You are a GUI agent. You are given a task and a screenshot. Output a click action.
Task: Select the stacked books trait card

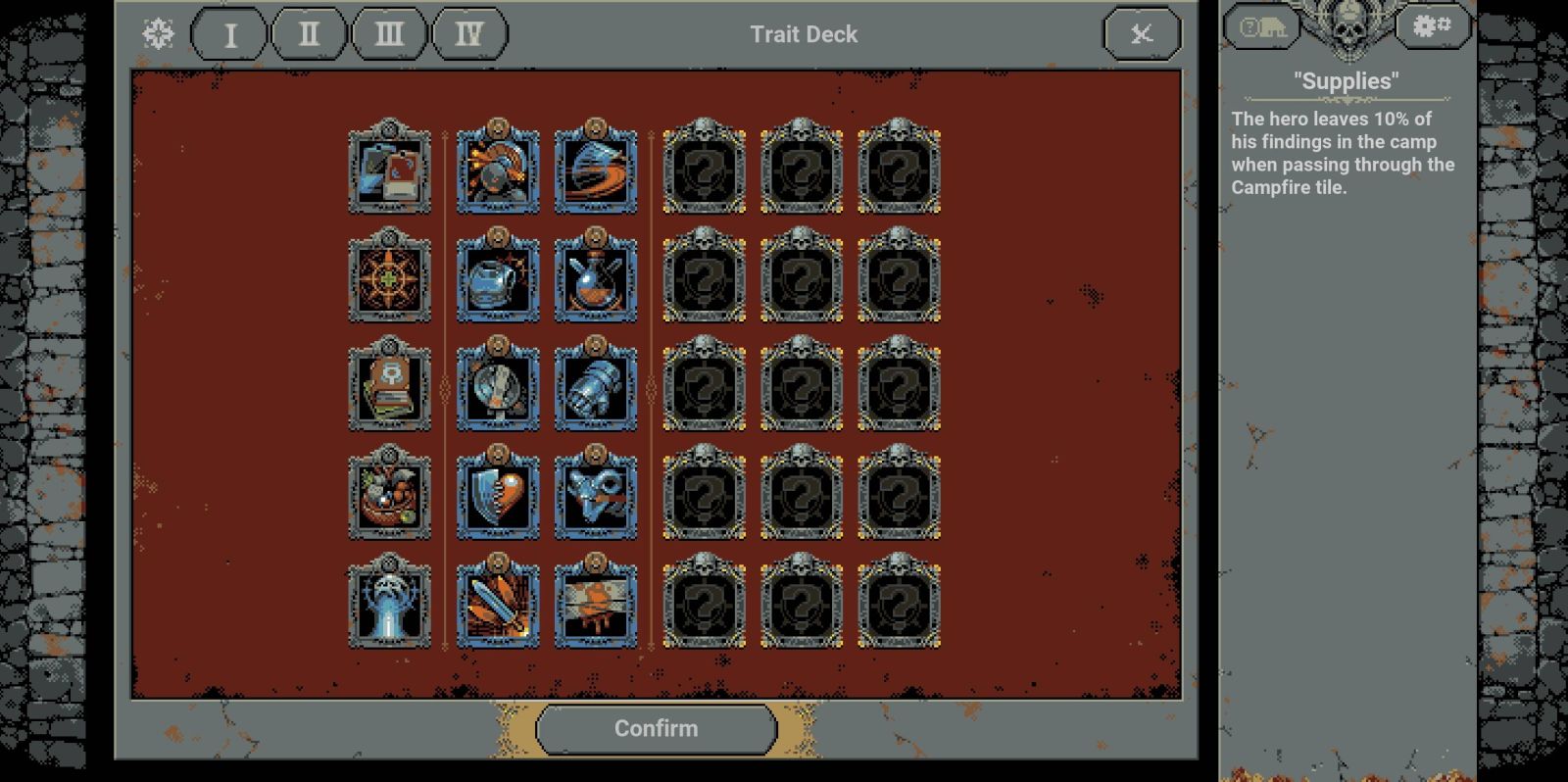coord(390,386)
